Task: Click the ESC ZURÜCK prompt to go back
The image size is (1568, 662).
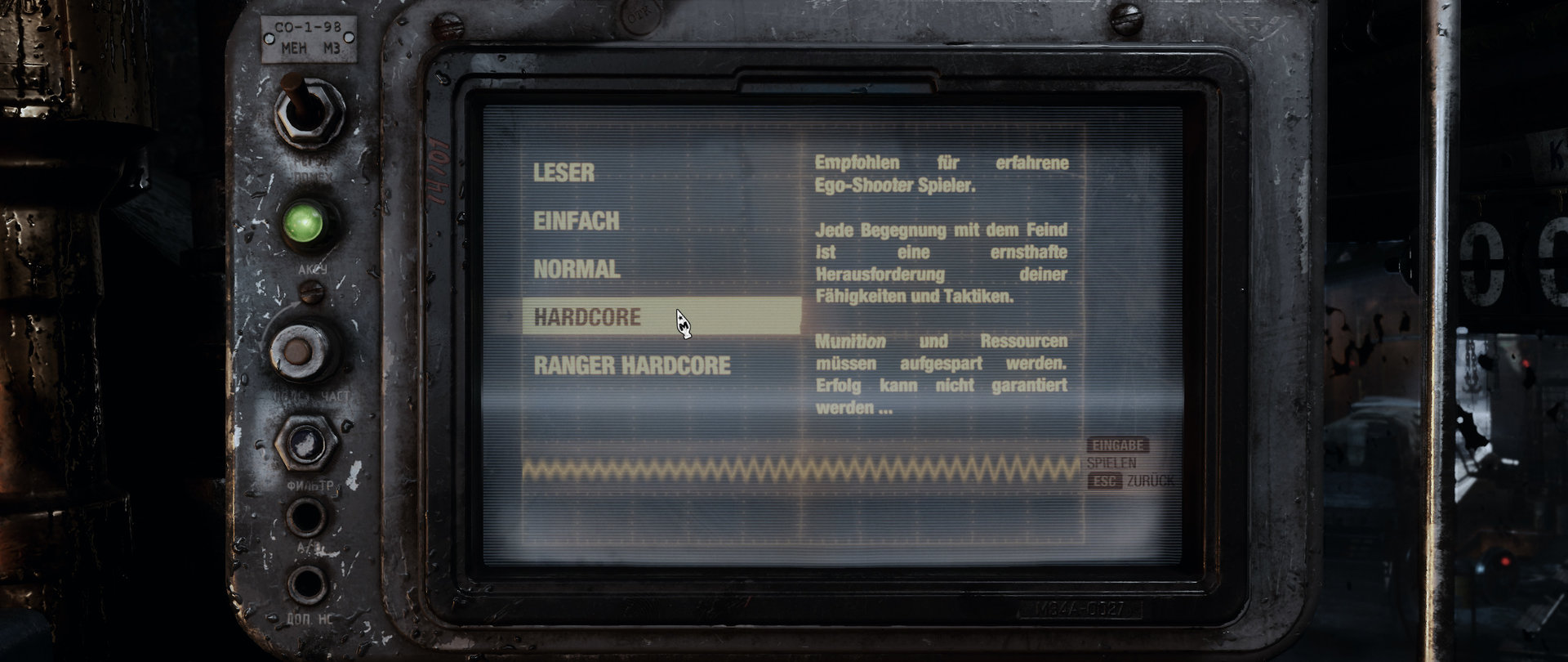Action: 1133,481
